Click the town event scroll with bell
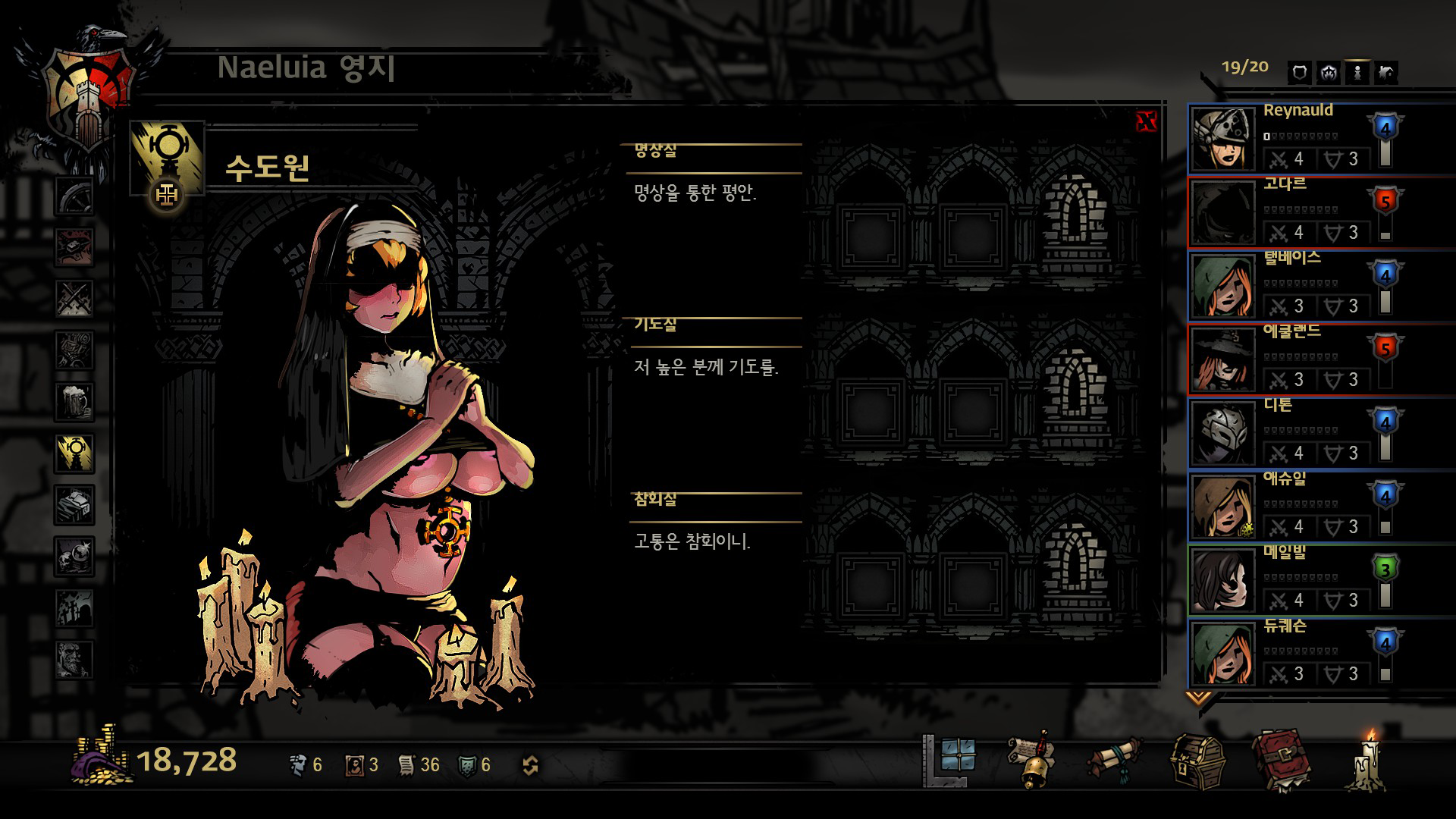 pyautogui.click(x=1031, y=760)
